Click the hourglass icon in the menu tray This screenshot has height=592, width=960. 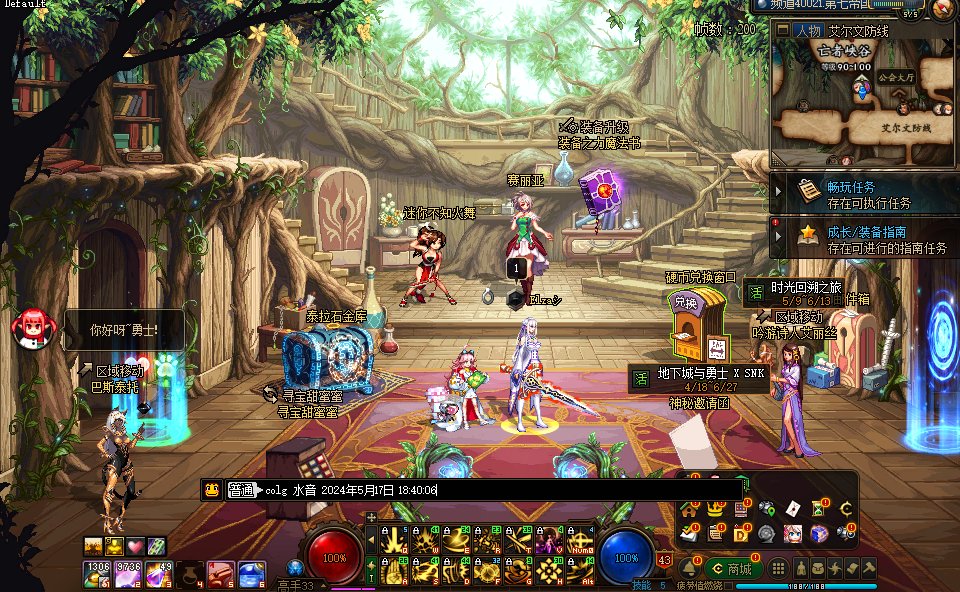pyautogui.click(x=819, y=508)
